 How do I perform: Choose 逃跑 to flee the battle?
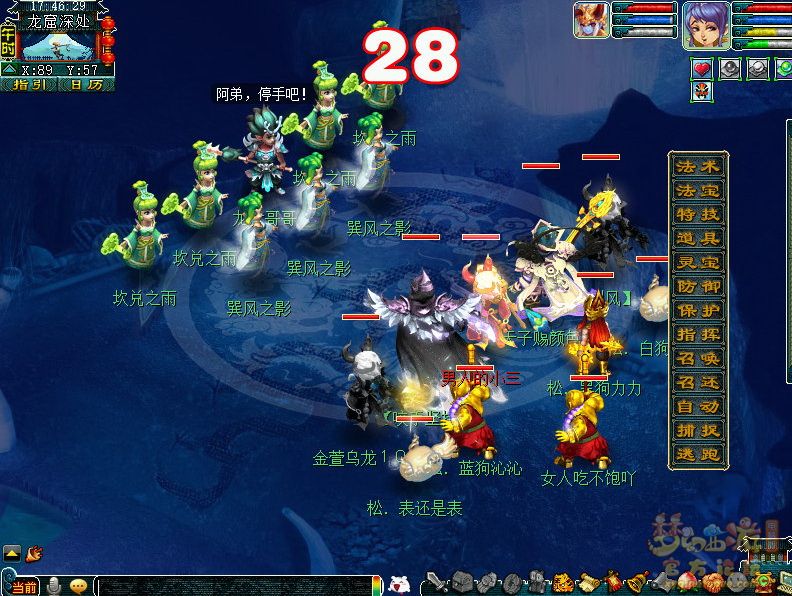coord(698,455)
